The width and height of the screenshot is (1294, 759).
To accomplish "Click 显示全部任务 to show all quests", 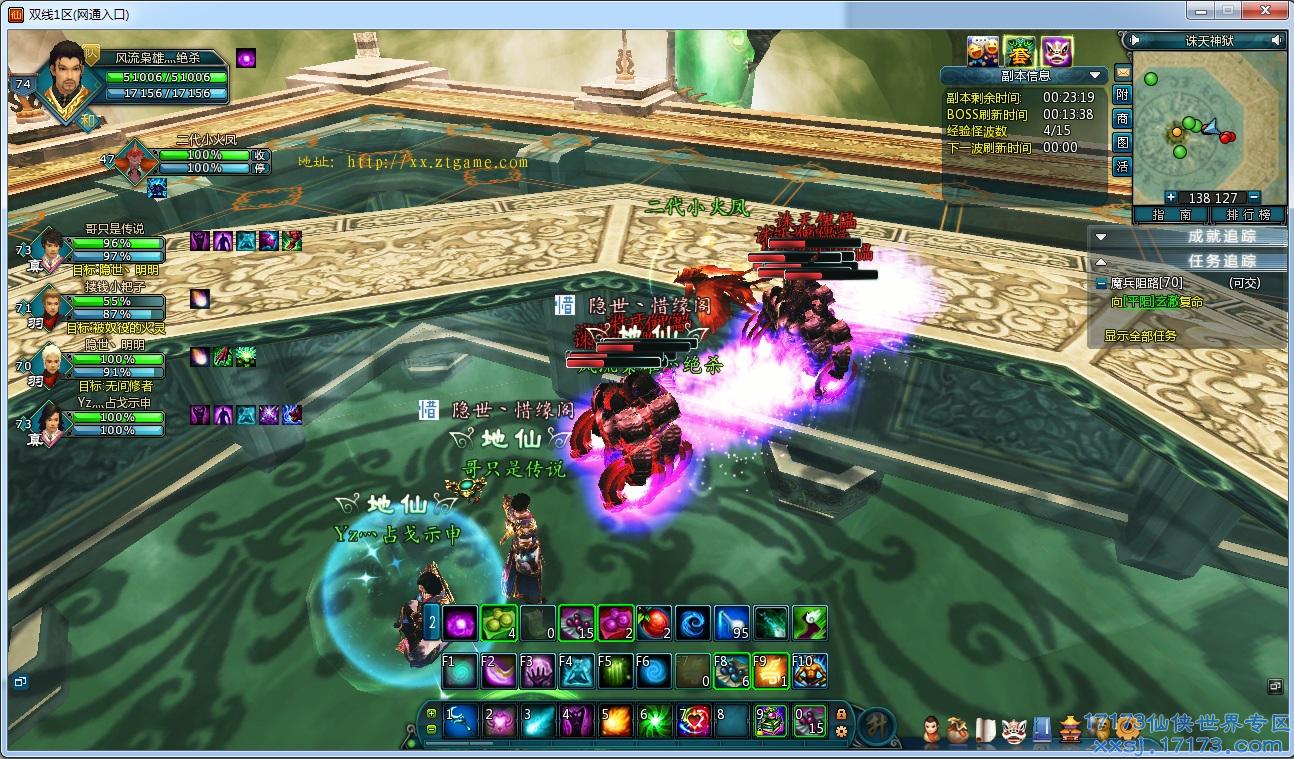I will (x=1140, y=336).
